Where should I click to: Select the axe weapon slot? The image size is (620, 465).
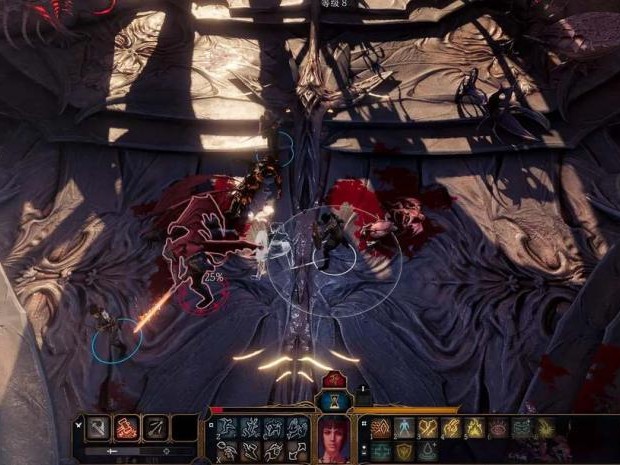click(99, 428)
